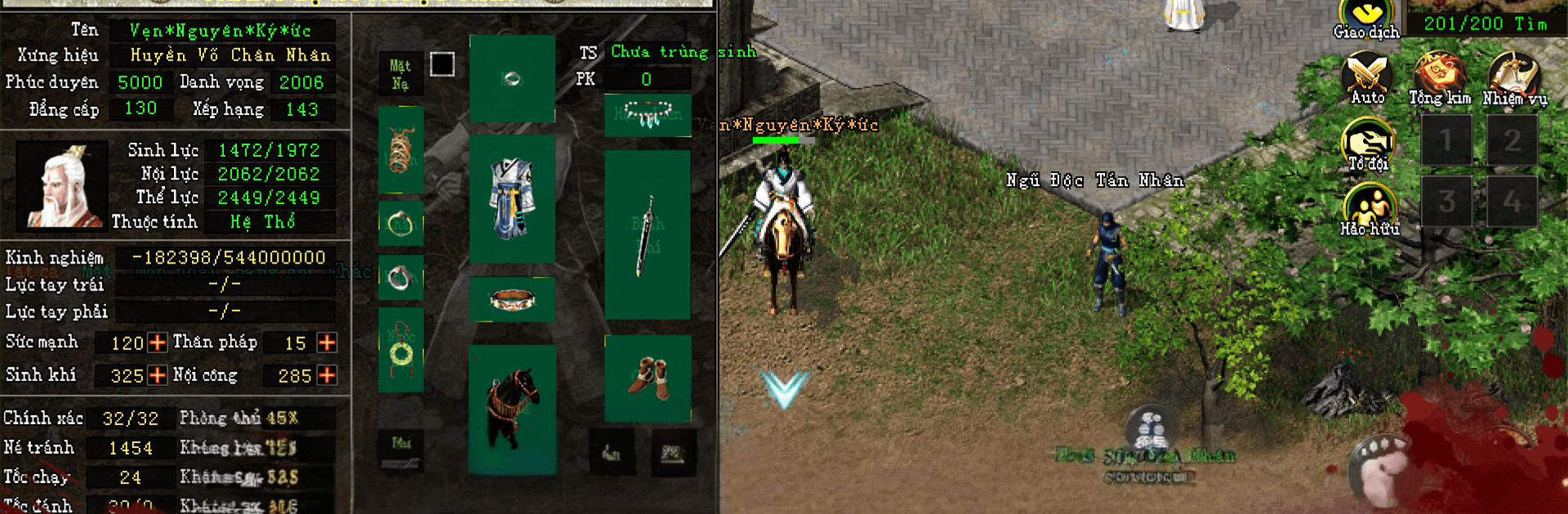Viewport: 1568px width, 514px height.
Task: Add a point to Sức mạnh
Action: click(x=158, y=343)
